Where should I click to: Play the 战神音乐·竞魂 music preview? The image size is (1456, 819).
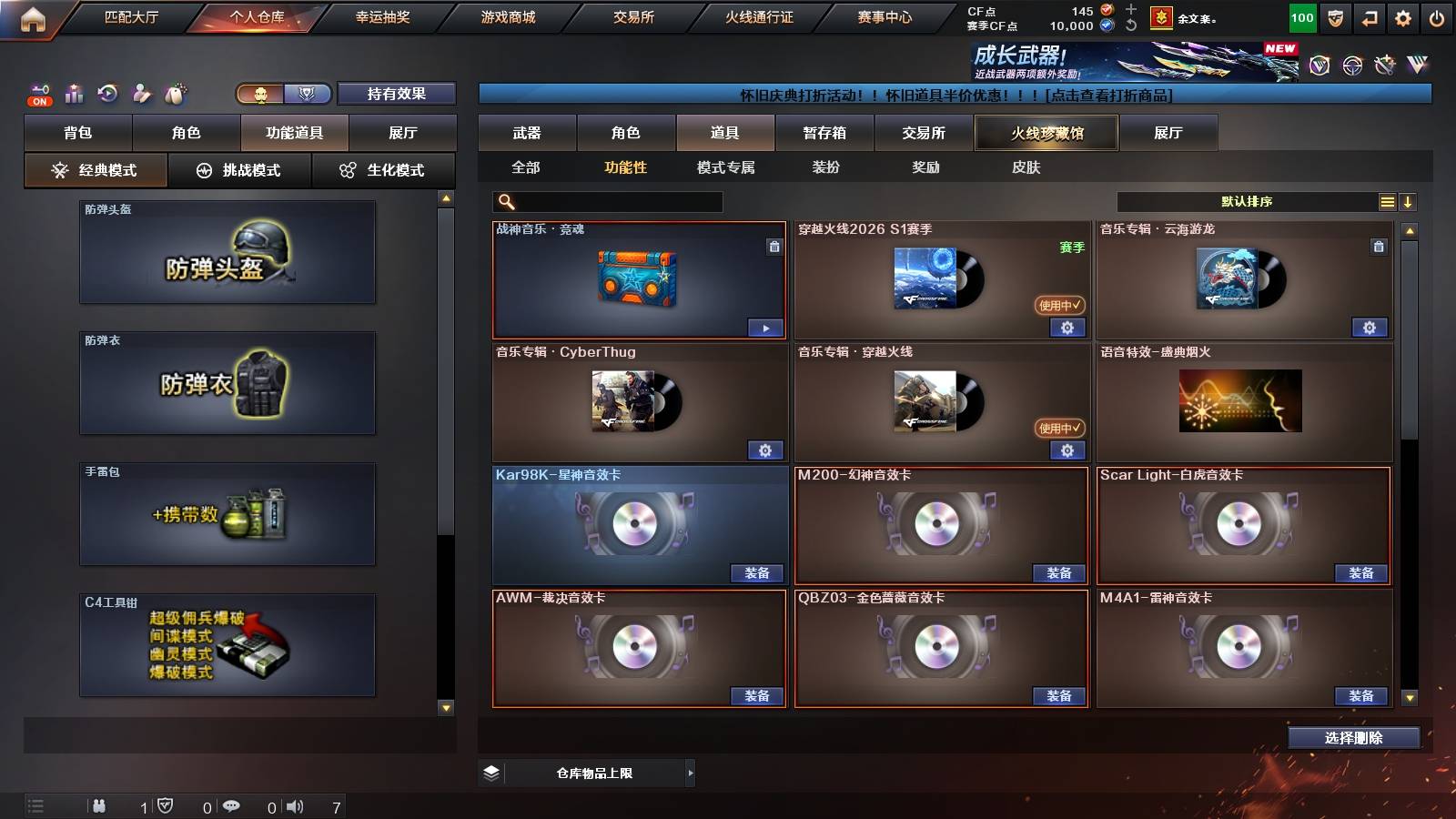767,327
